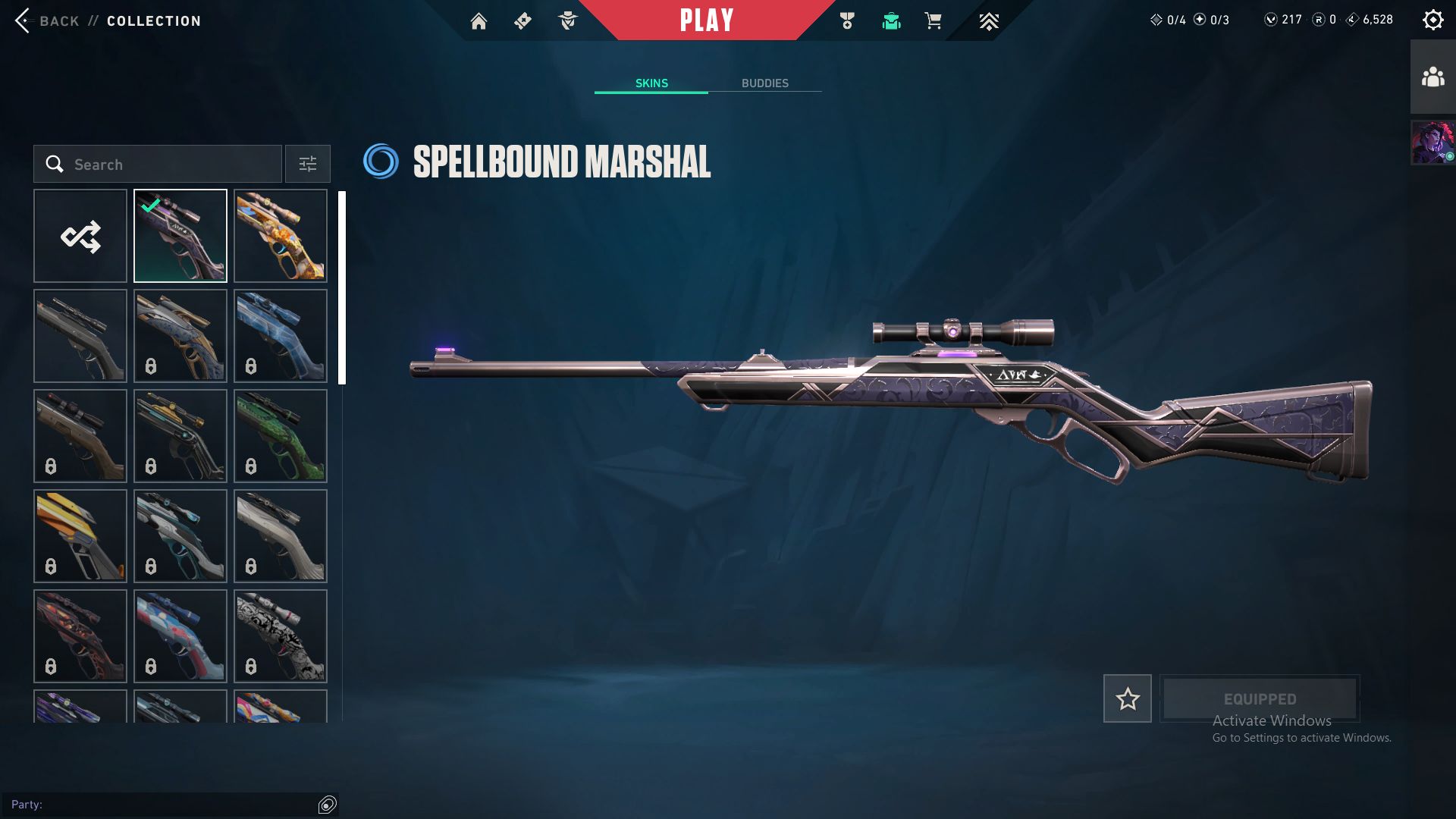Switch to the Buddies tab
The image size is (1456, 819).
click(764, 83)
